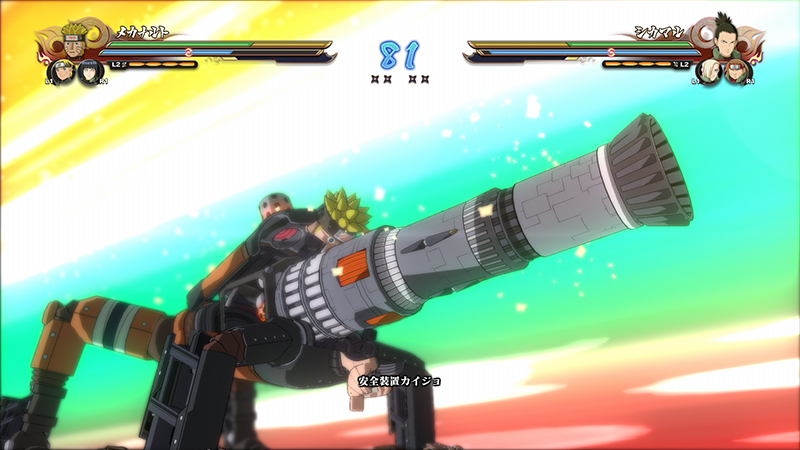This screenshot has height=450, width=800.
Task: Select the dark-haired support character icon
Action: (90, 72)
